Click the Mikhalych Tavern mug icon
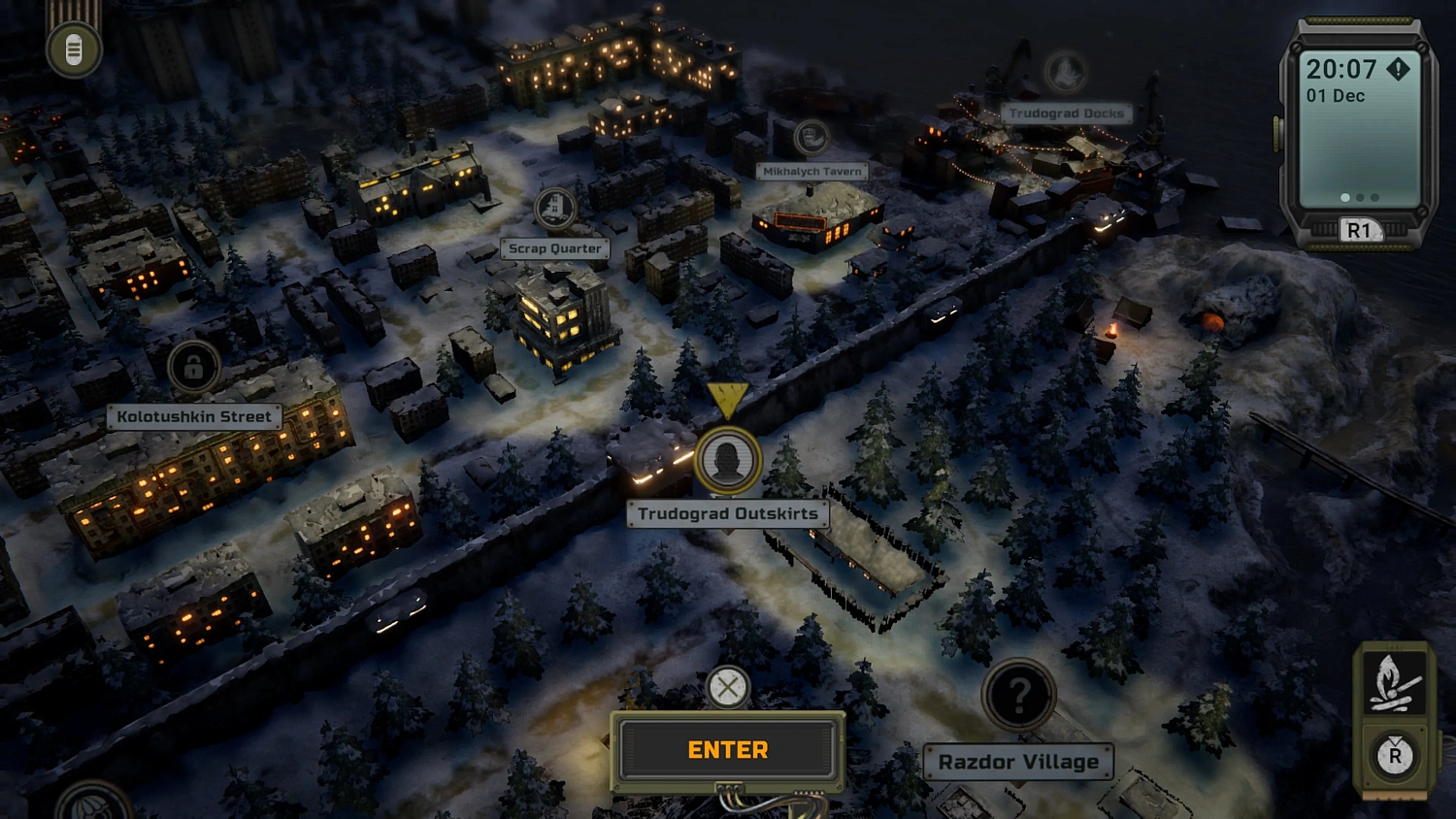Image resolution: width=1456 pixels, height=819 pixels. tap(811, 138)
